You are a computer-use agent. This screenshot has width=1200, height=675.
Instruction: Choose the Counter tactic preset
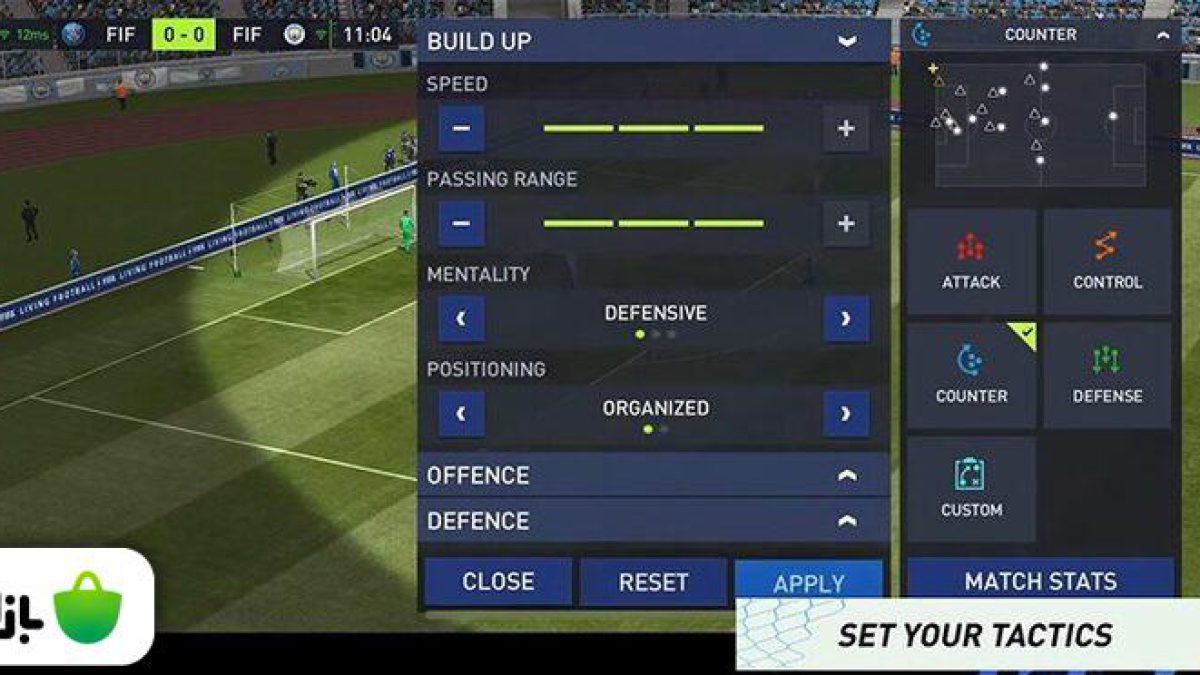click(x=971, y=376)
